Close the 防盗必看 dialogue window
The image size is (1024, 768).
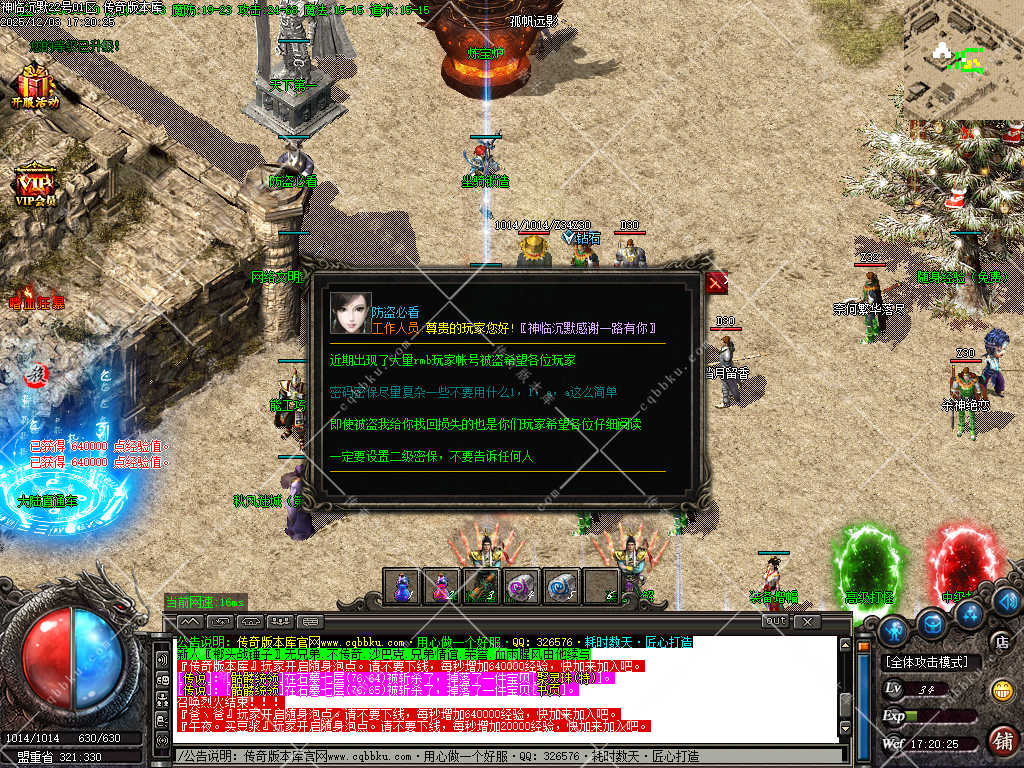point(716,283)
